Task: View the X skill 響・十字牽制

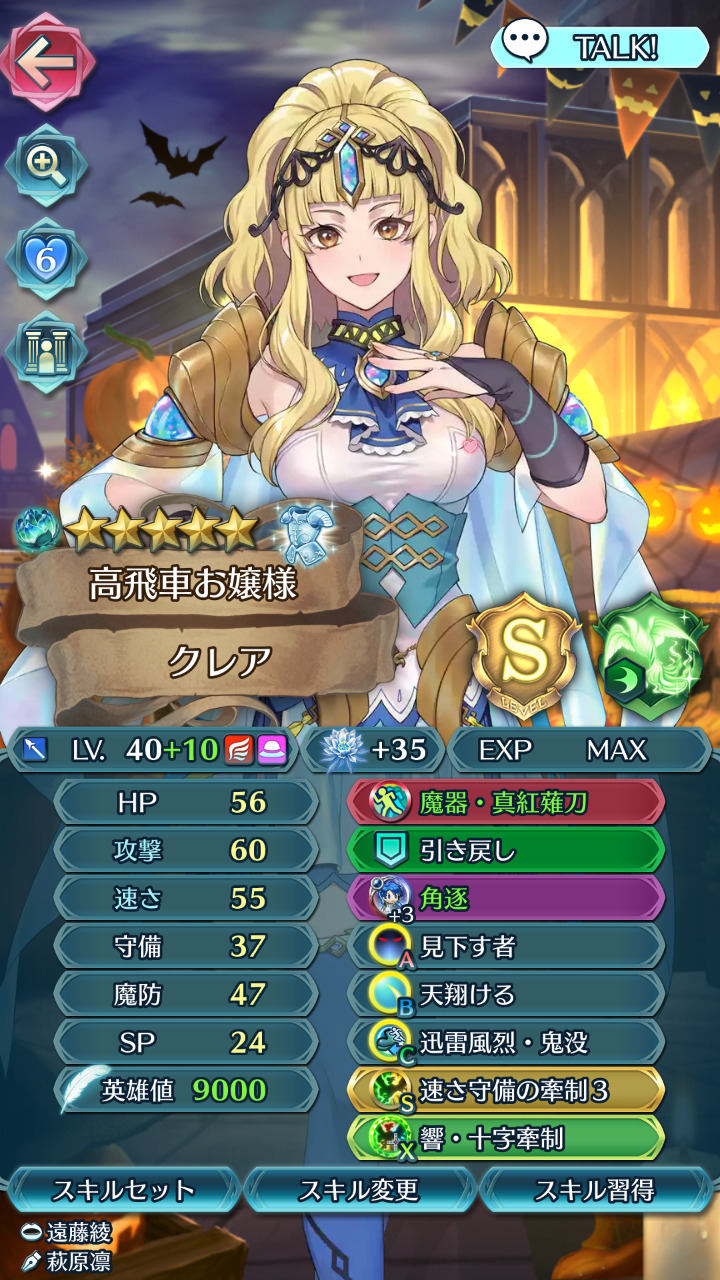Action: point(506,1138)
